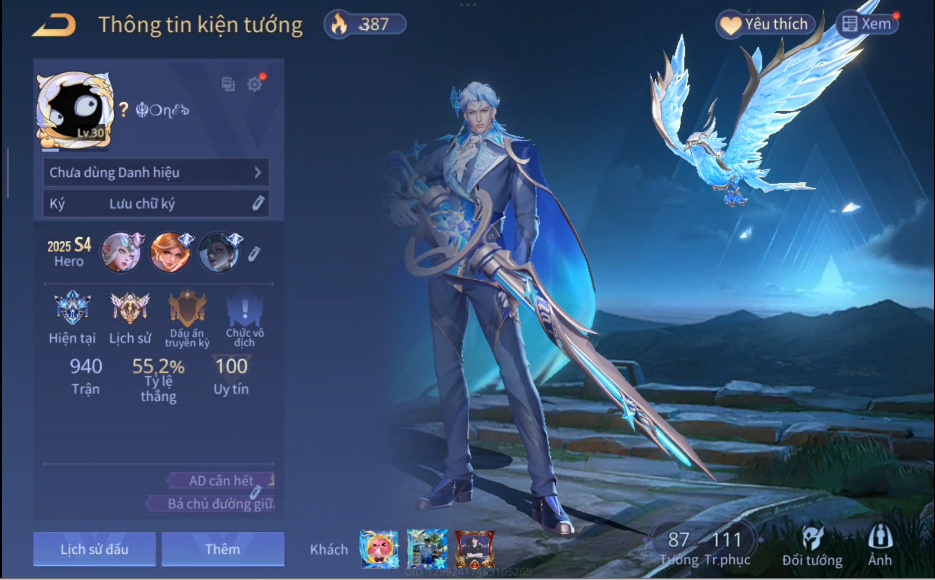
Task: View the pink-faced visitor avatar
Action: (x=379, y=549)
